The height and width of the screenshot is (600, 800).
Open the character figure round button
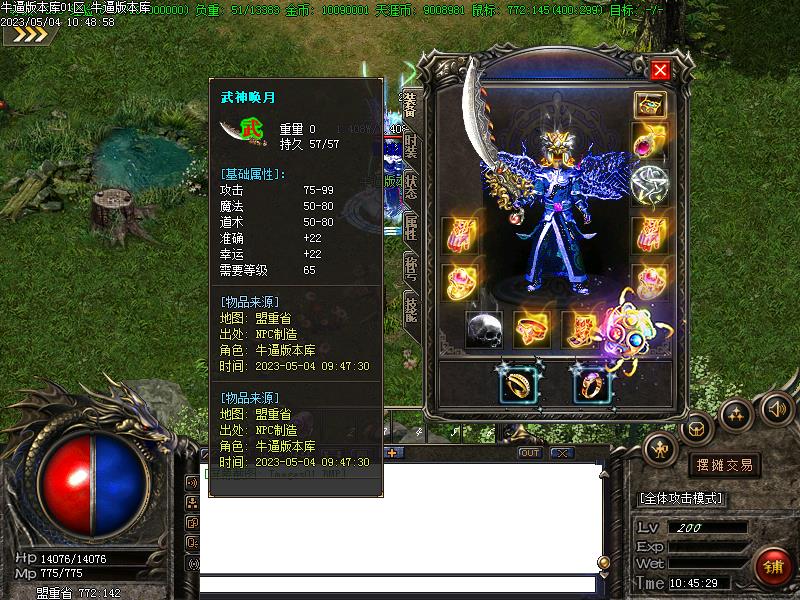pos(660,447)
